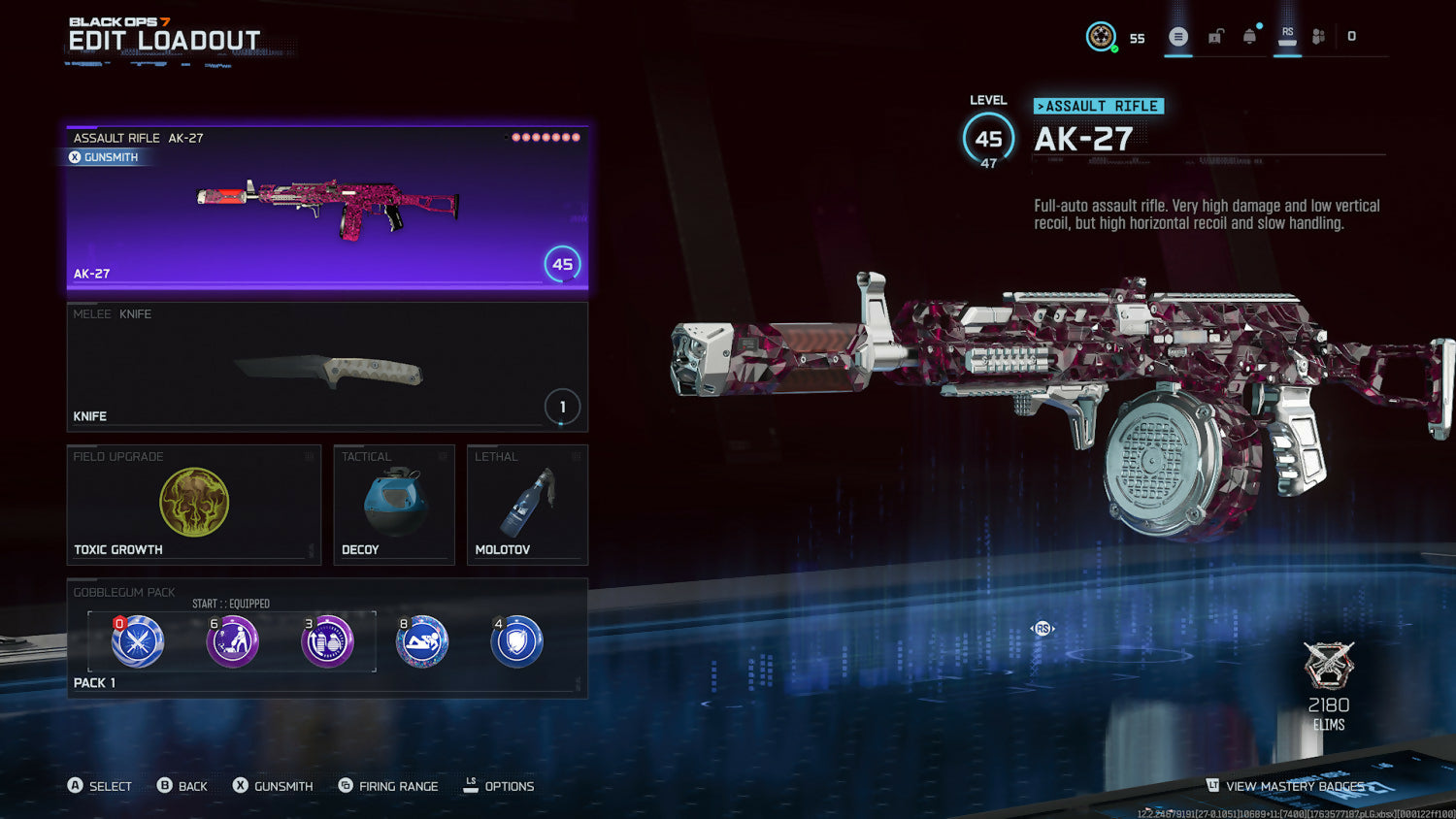The width and height of the screenshot is (1456, 819).
Task: Open the three-line menu icon
Action: click(x=1178, y=37)
